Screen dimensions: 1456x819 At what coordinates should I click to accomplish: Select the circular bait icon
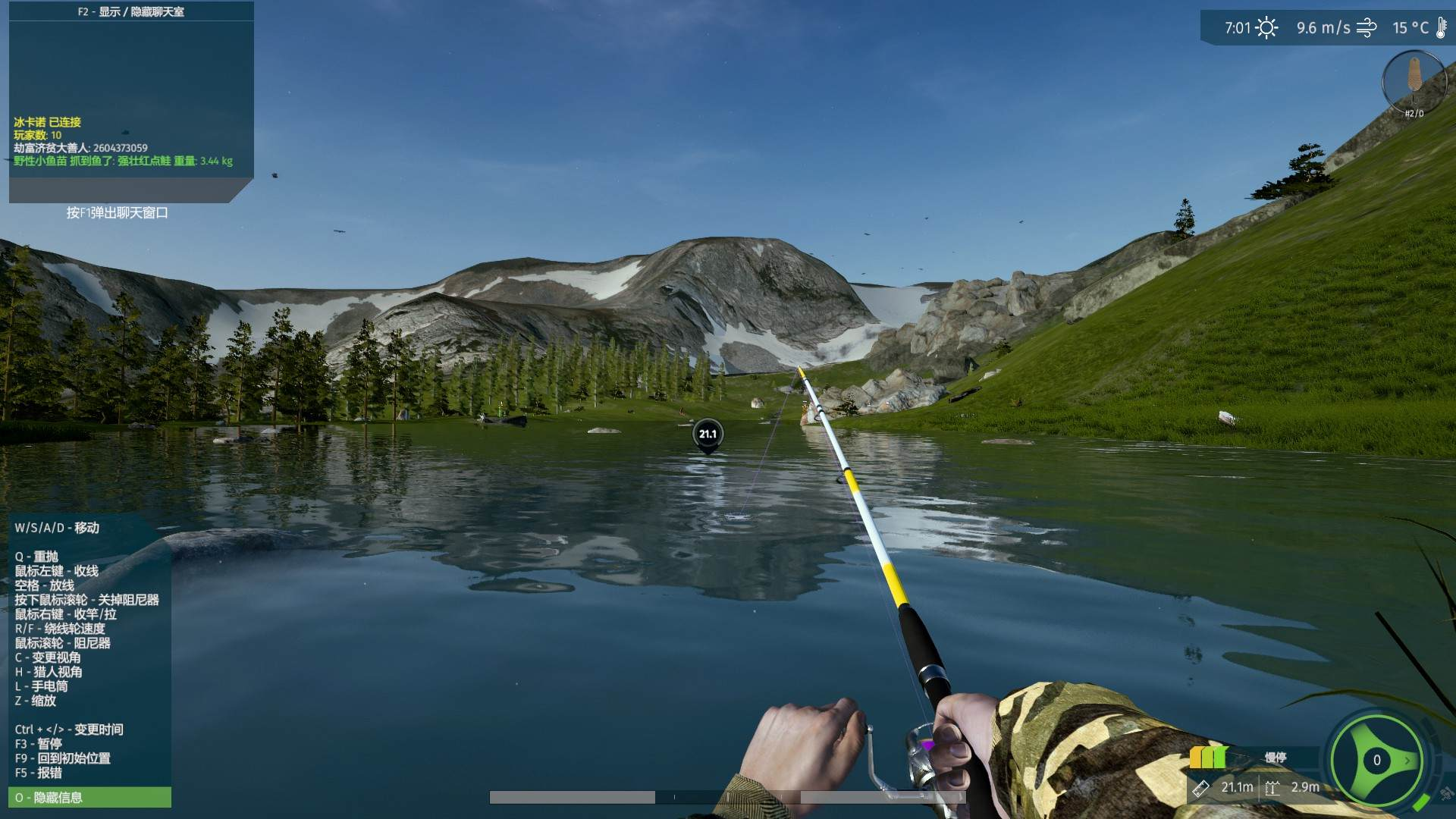[1414, 80]
